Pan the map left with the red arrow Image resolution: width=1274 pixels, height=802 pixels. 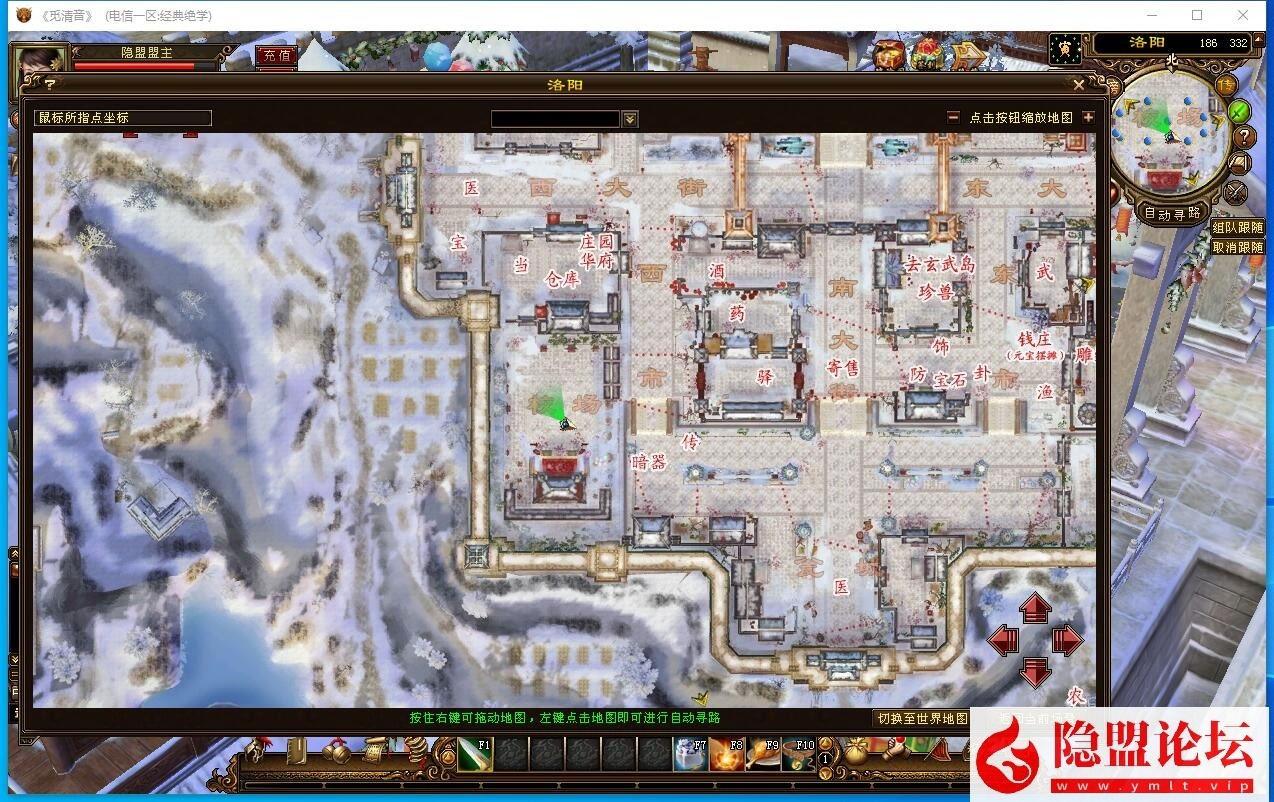[x=1003, y=640]
